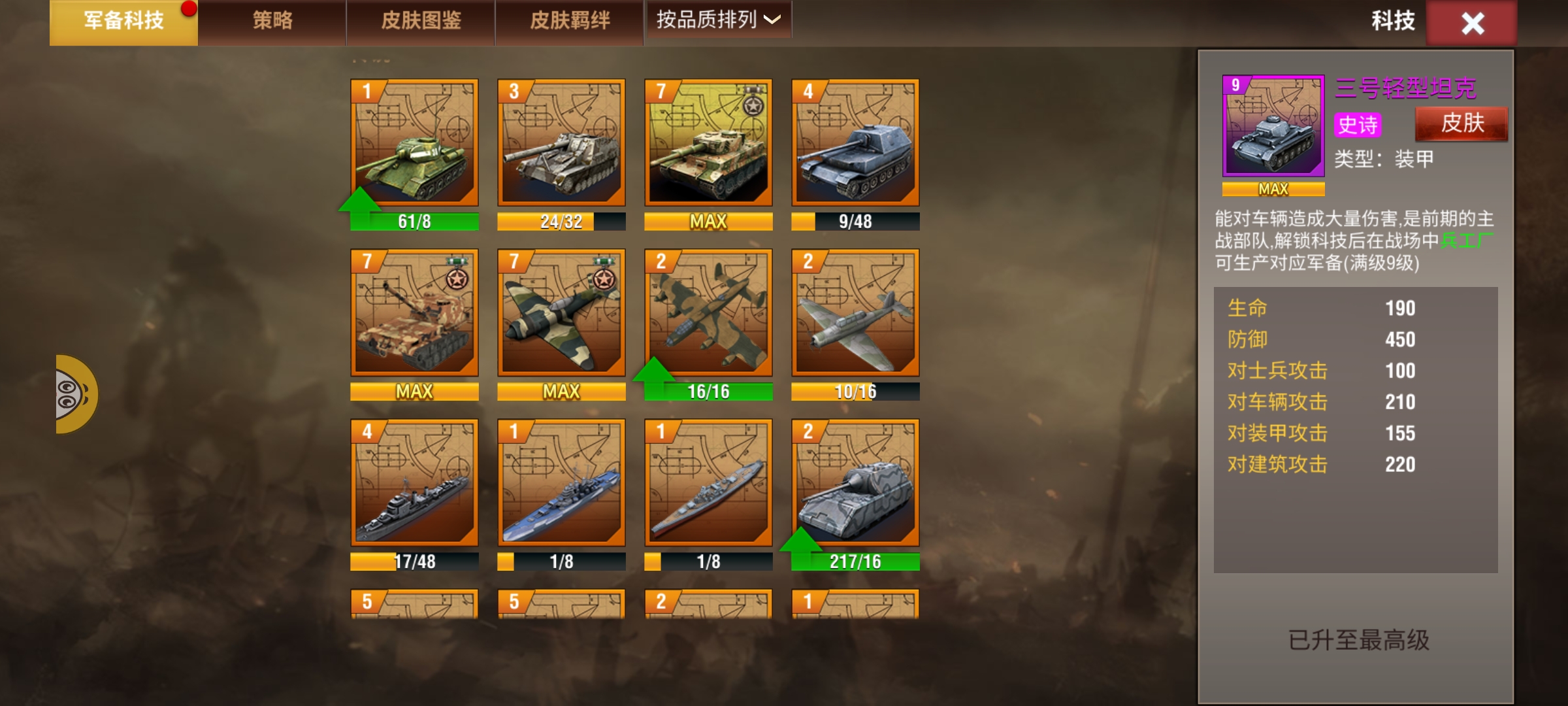Close the 科技 screen with the X
Viewport: 1568px width, 706px height.
[1473, 24]
